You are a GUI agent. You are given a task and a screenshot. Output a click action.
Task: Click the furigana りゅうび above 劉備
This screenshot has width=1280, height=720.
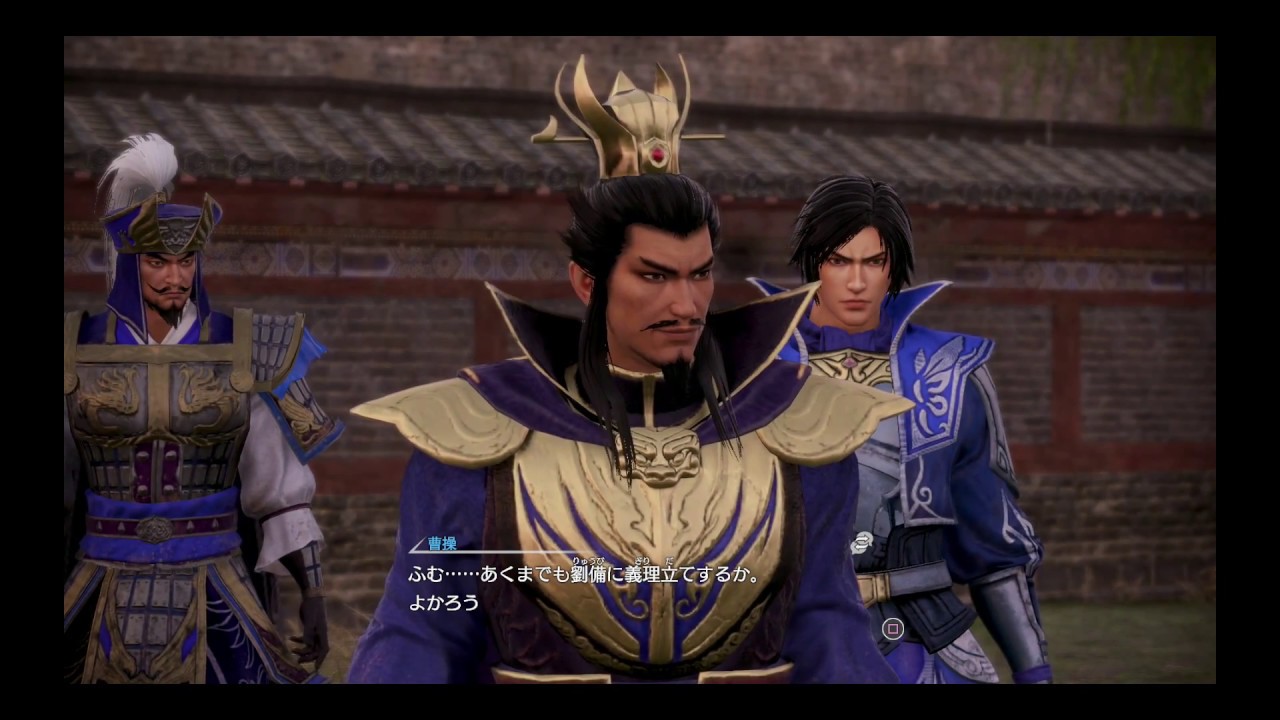[x=588, y=562]
